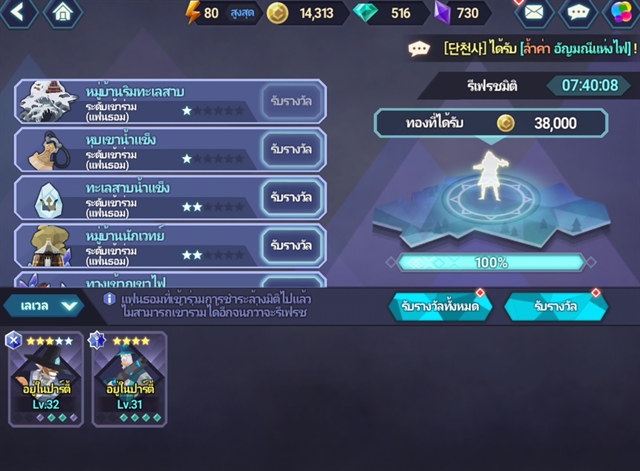Screen dimensions: 640x471
Task: Go back with the arrow button
Action: [19, 13]
